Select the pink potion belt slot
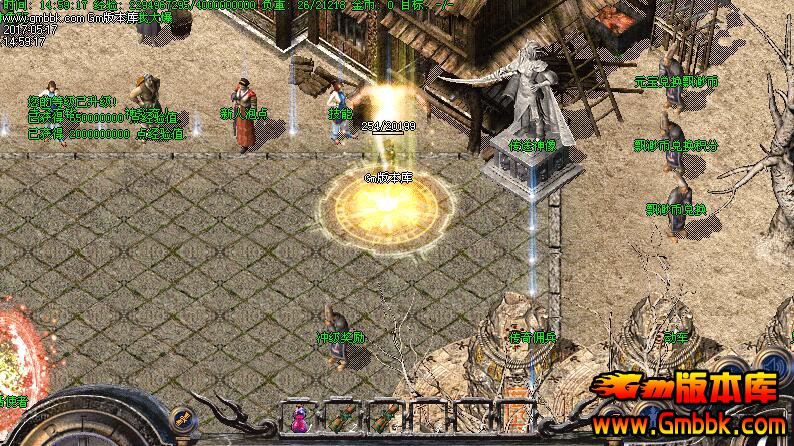The height and width of the screenshot is (446, 794). point(299,418)
